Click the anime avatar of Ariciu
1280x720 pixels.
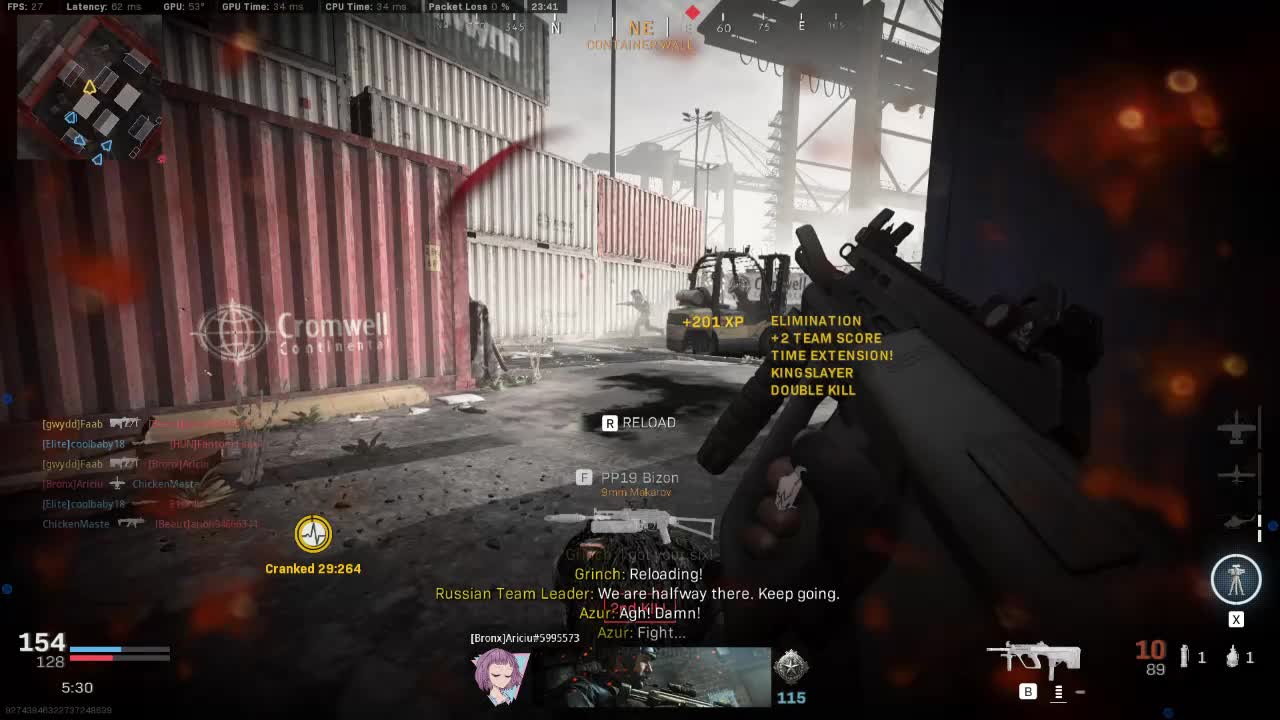point(501,675)
